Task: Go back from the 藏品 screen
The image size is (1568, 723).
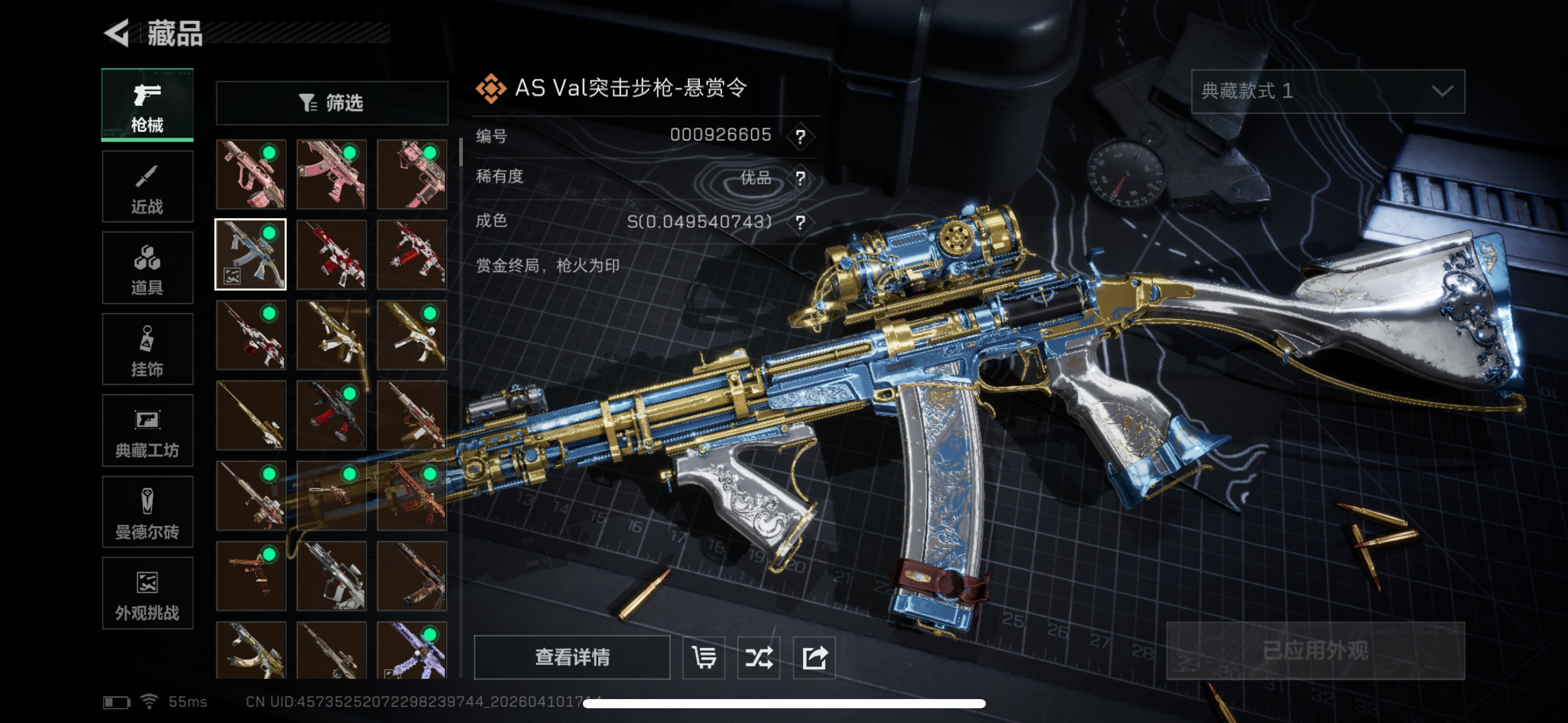Action: [x=117, y=33]
